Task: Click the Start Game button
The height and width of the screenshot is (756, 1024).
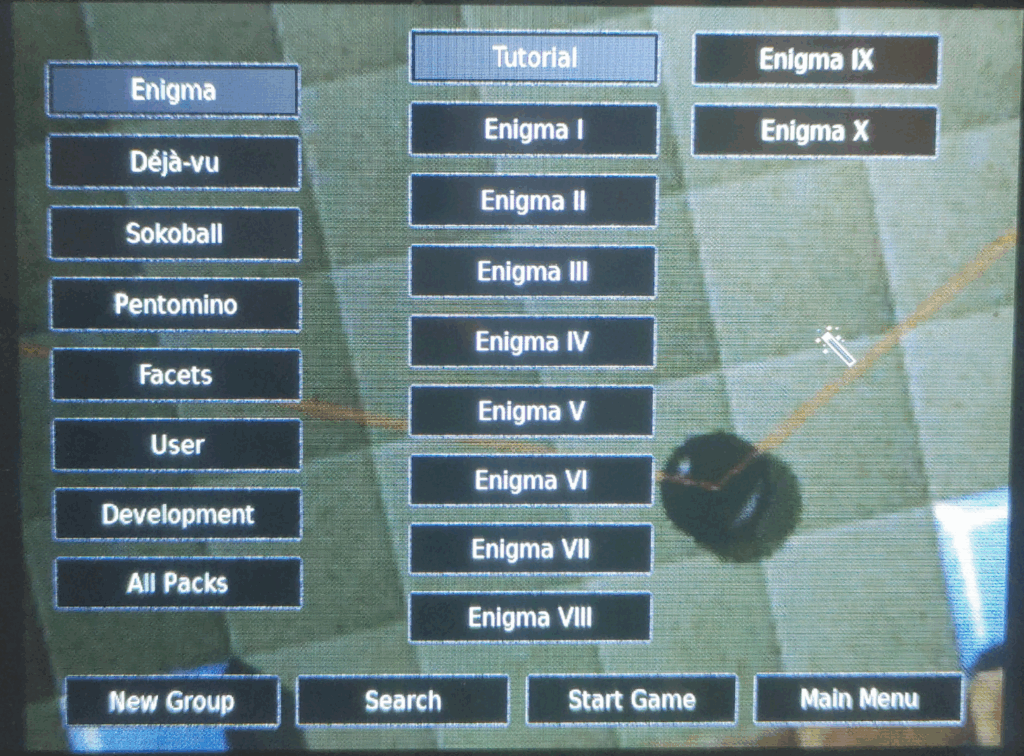Action: pos(632,699)
